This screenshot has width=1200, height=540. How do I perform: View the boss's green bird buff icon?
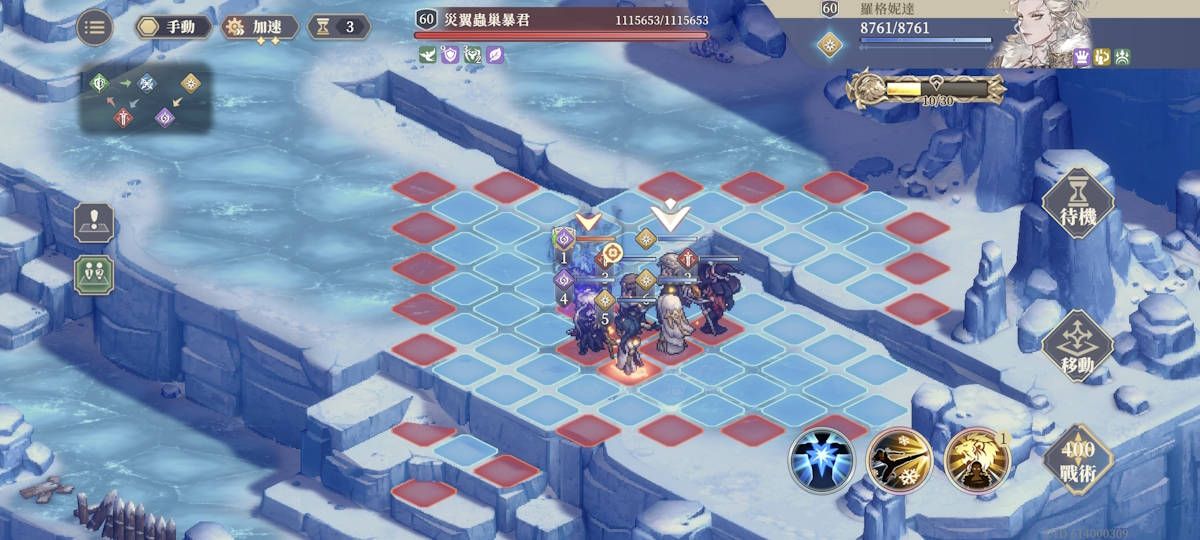[427, 55]
